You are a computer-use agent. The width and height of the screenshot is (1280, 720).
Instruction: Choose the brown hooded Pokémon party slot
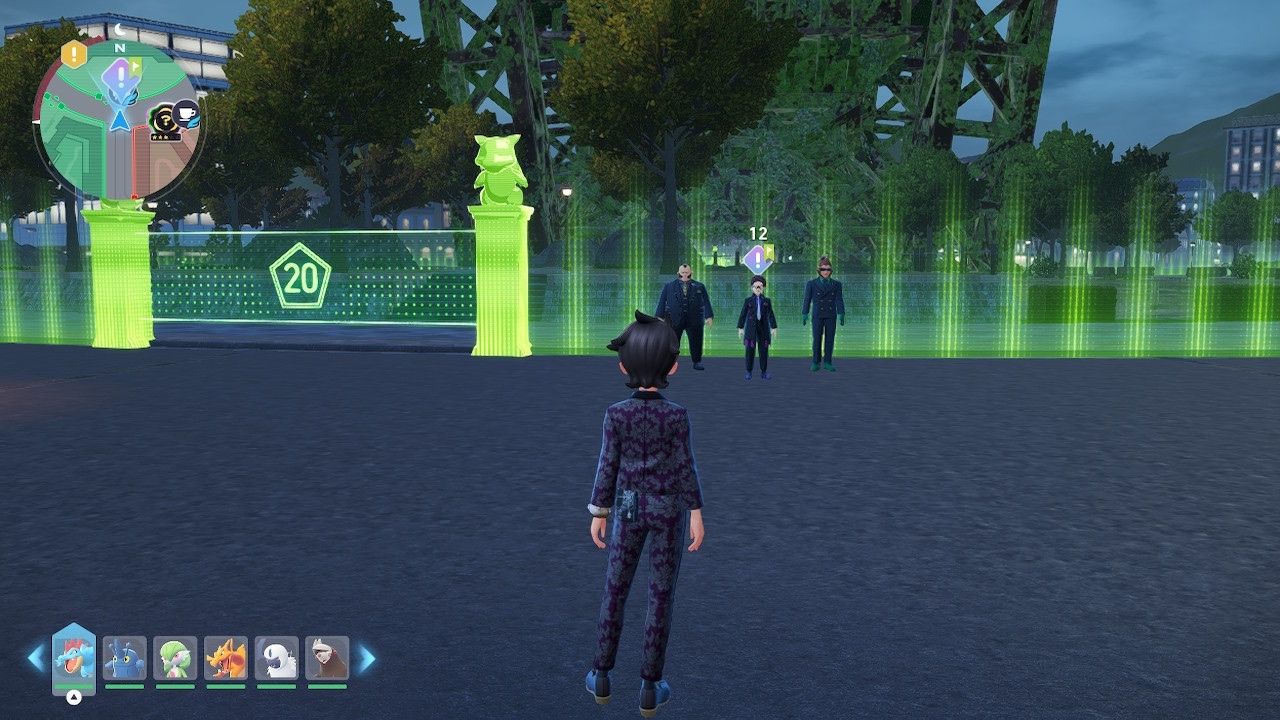(x=327, y=658)
